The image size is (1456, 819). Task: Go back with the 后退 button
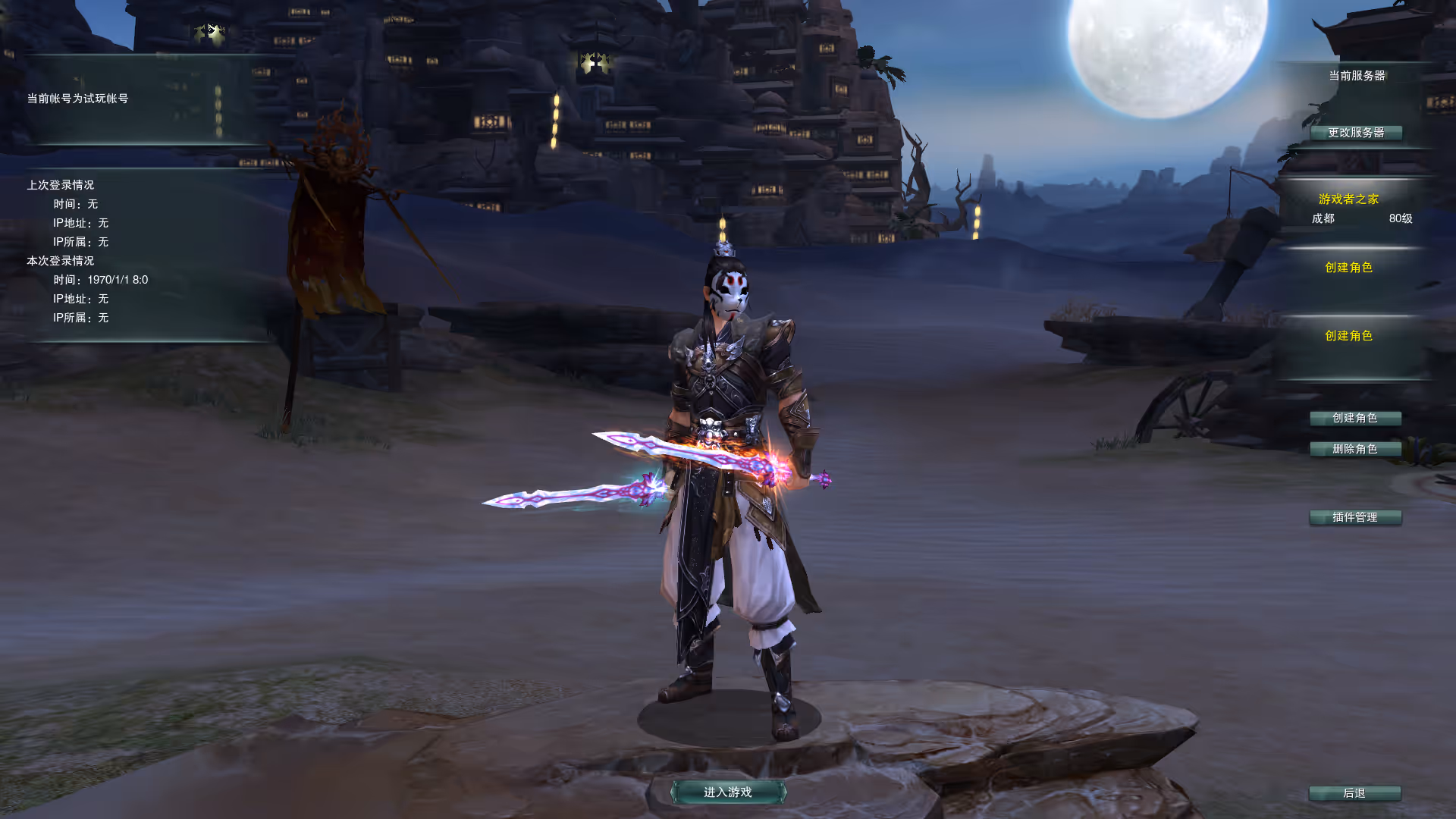click(1354, 793)
